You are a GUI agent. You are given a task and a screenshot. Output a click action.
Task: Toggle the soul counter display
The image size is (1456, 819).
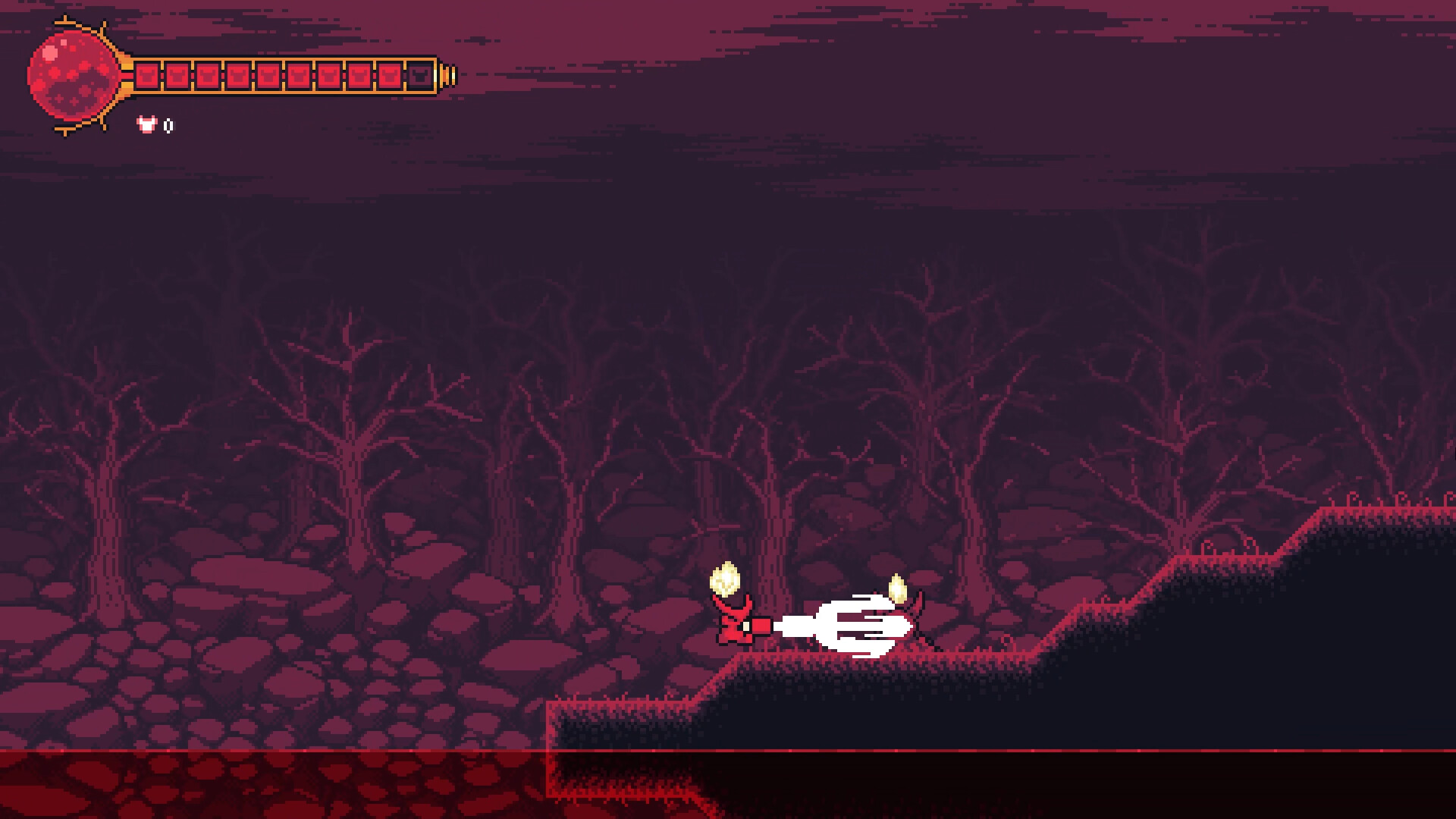coord(155,126)
